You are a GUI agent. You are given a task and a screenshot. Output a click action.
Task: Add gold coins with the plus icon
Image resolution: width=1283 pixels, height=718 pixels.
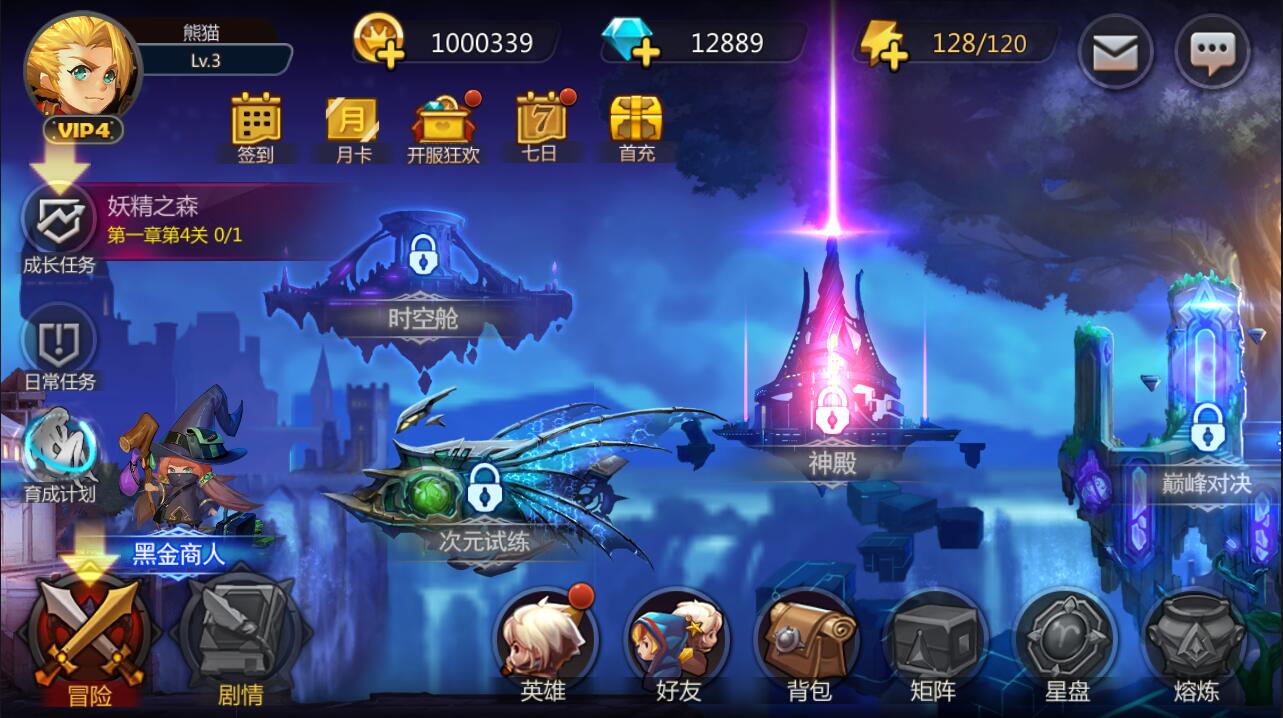click(x=379, y=43)
